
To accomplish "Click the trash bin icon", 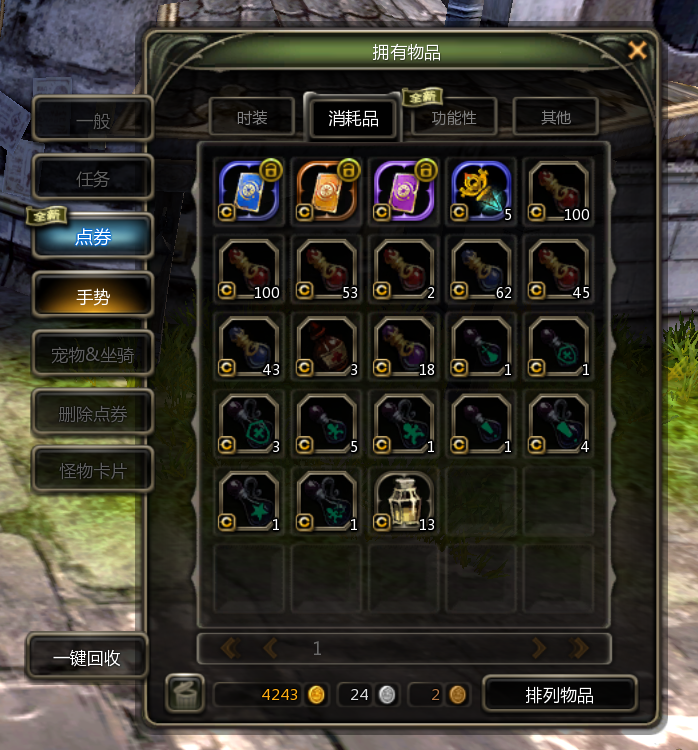I will click(x=183, y=694).
